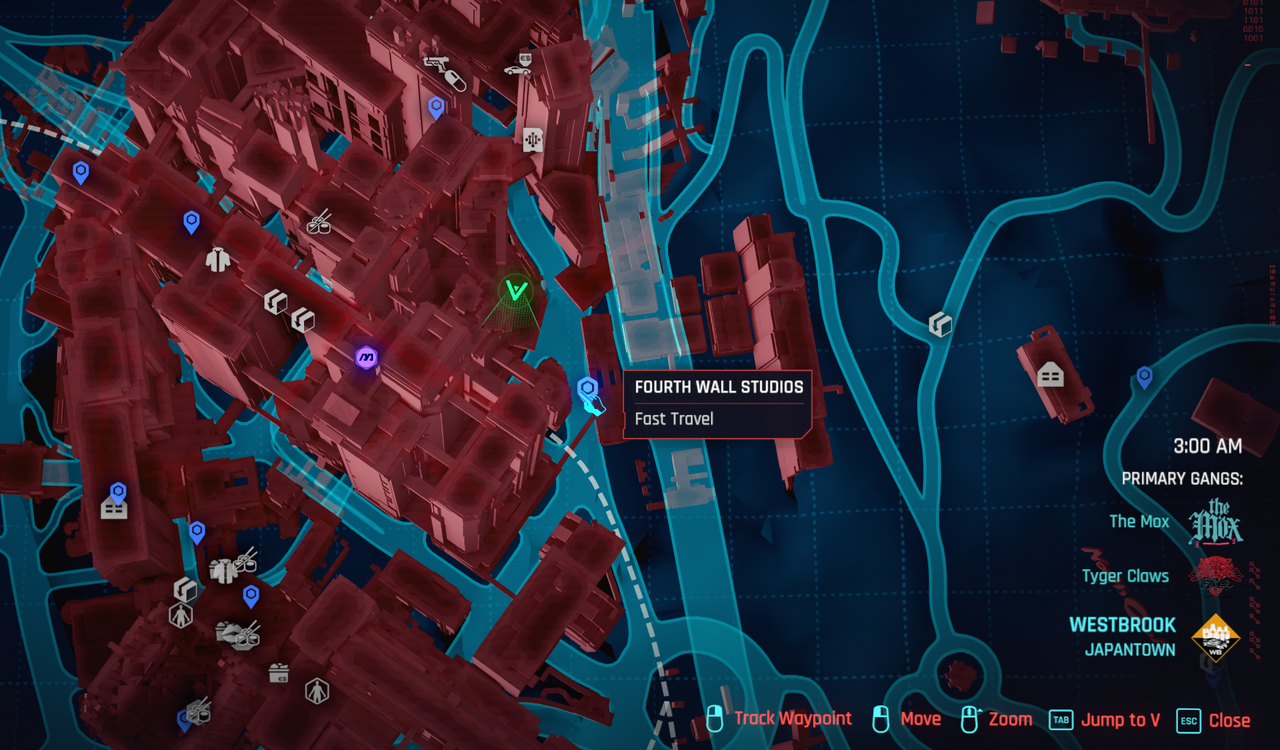Screen dimensions: 1280x750
Task: Select the fast travel pin beside the clock
Action: [x=1144, y=377]
